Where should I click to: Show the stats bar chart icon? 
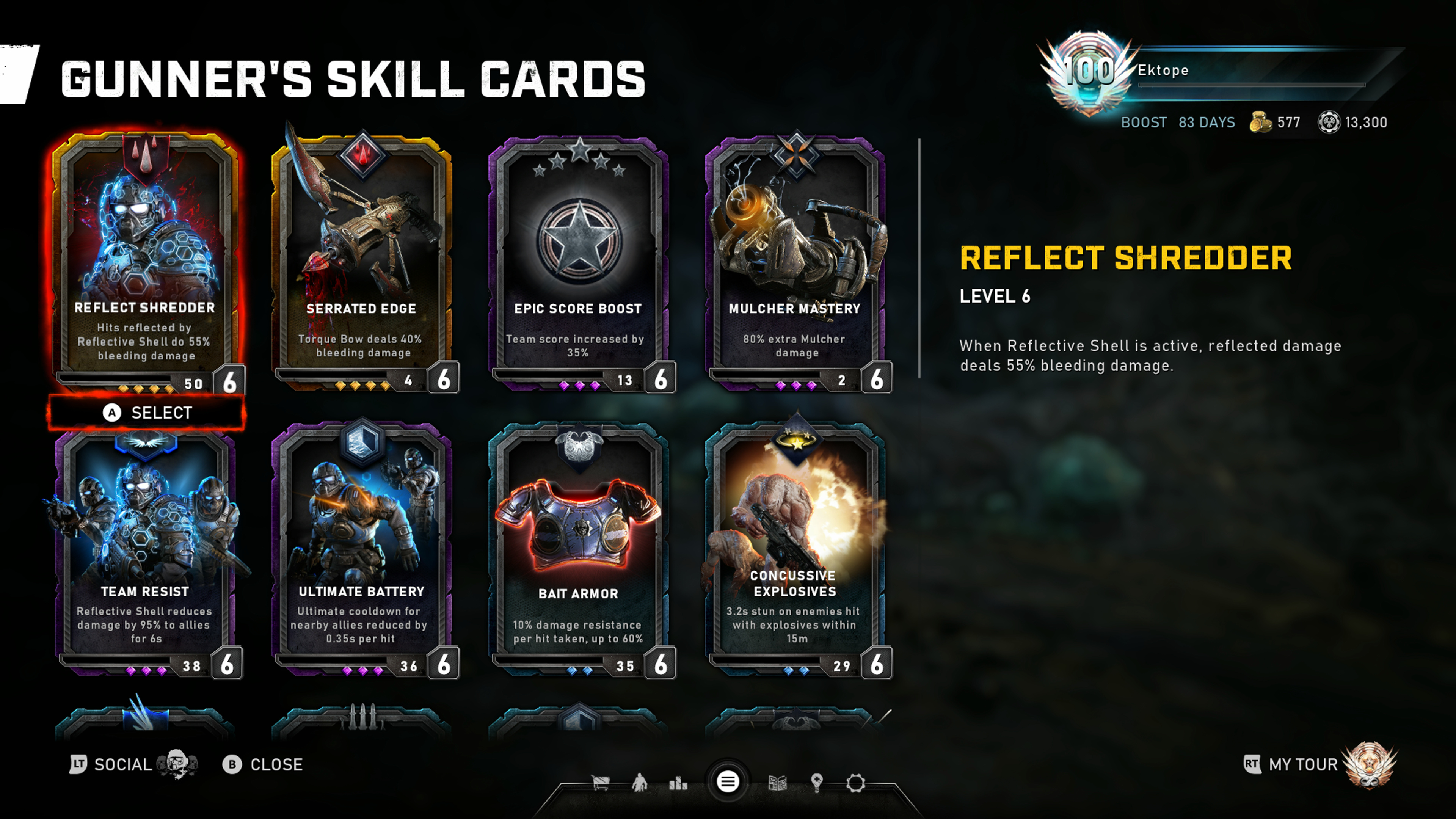pos(678,783)
